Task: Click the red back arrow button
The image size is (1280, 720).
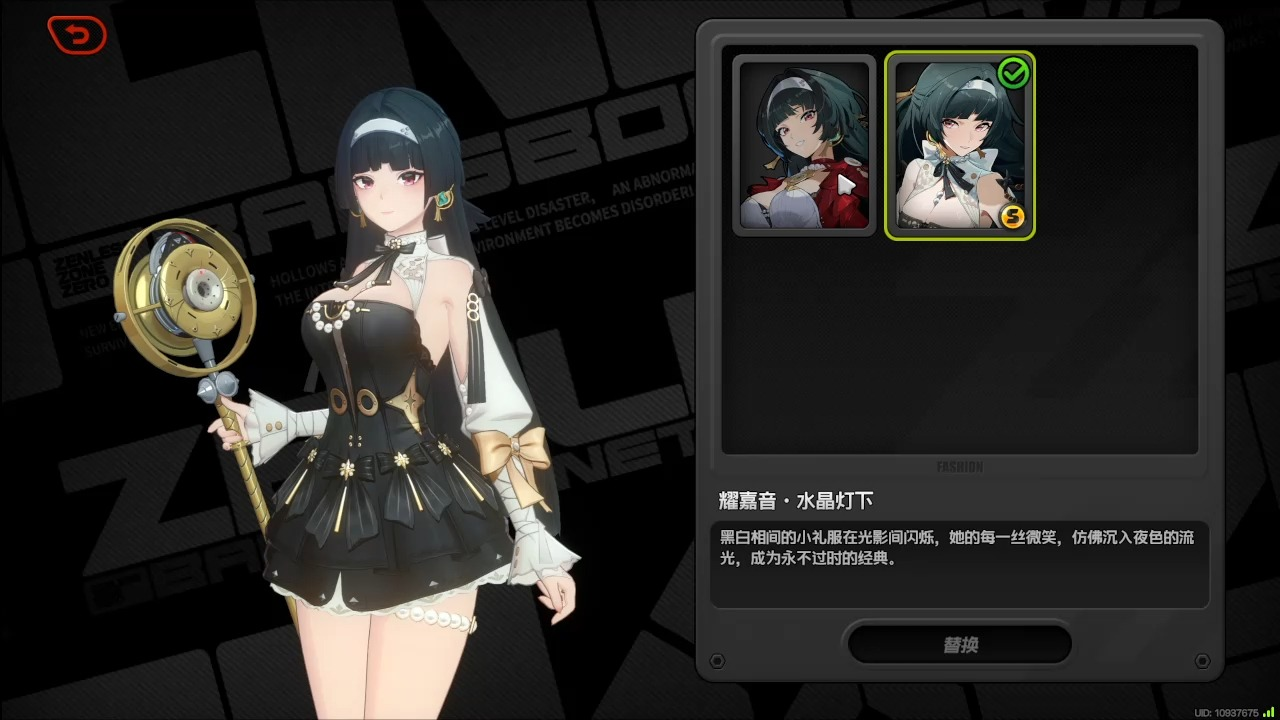Action: pyautogui.click(x=77, y=36)
